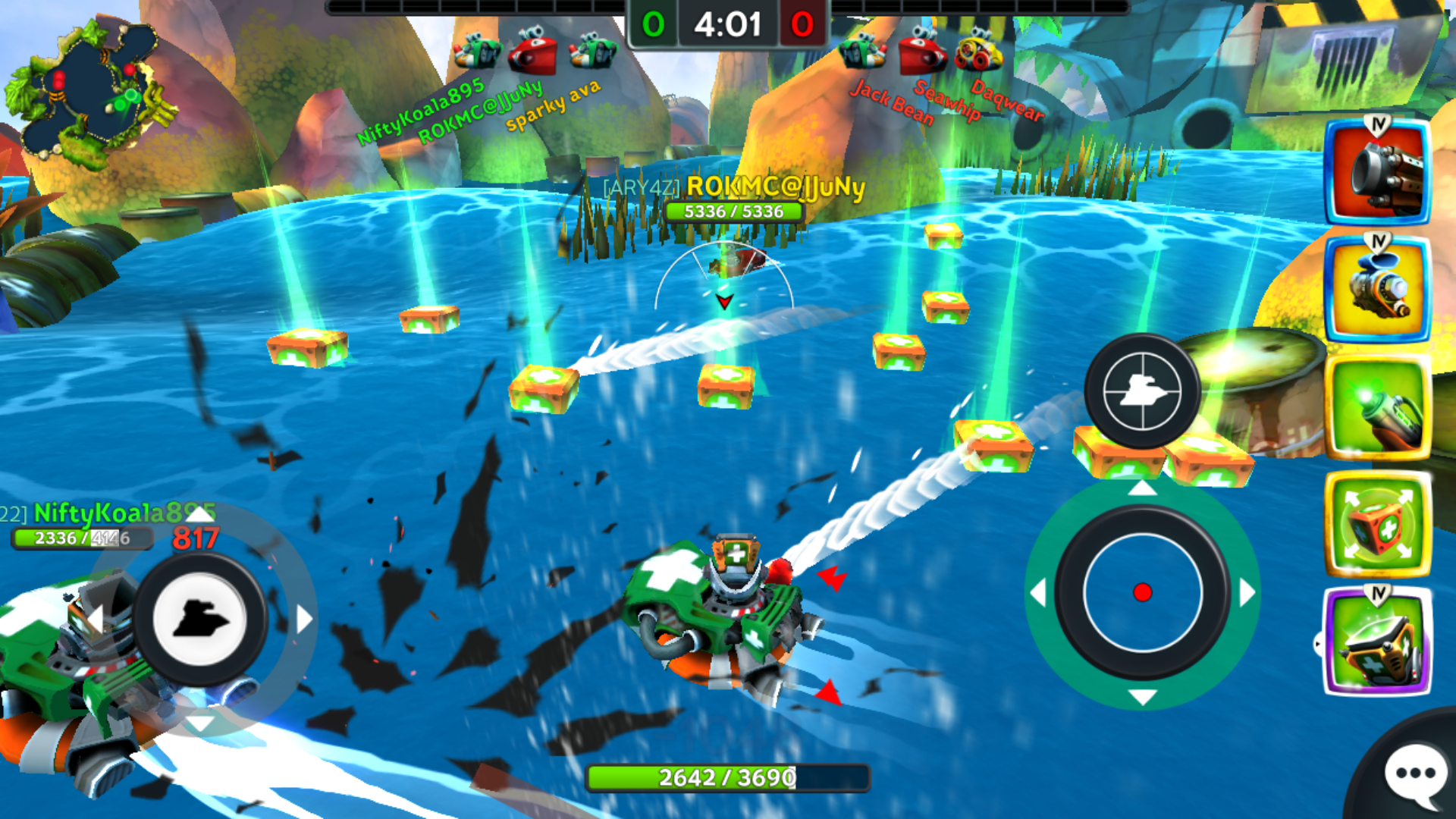Fire the red cannon weapon
Screen dimensions: 1456x819
[1377, 174]
